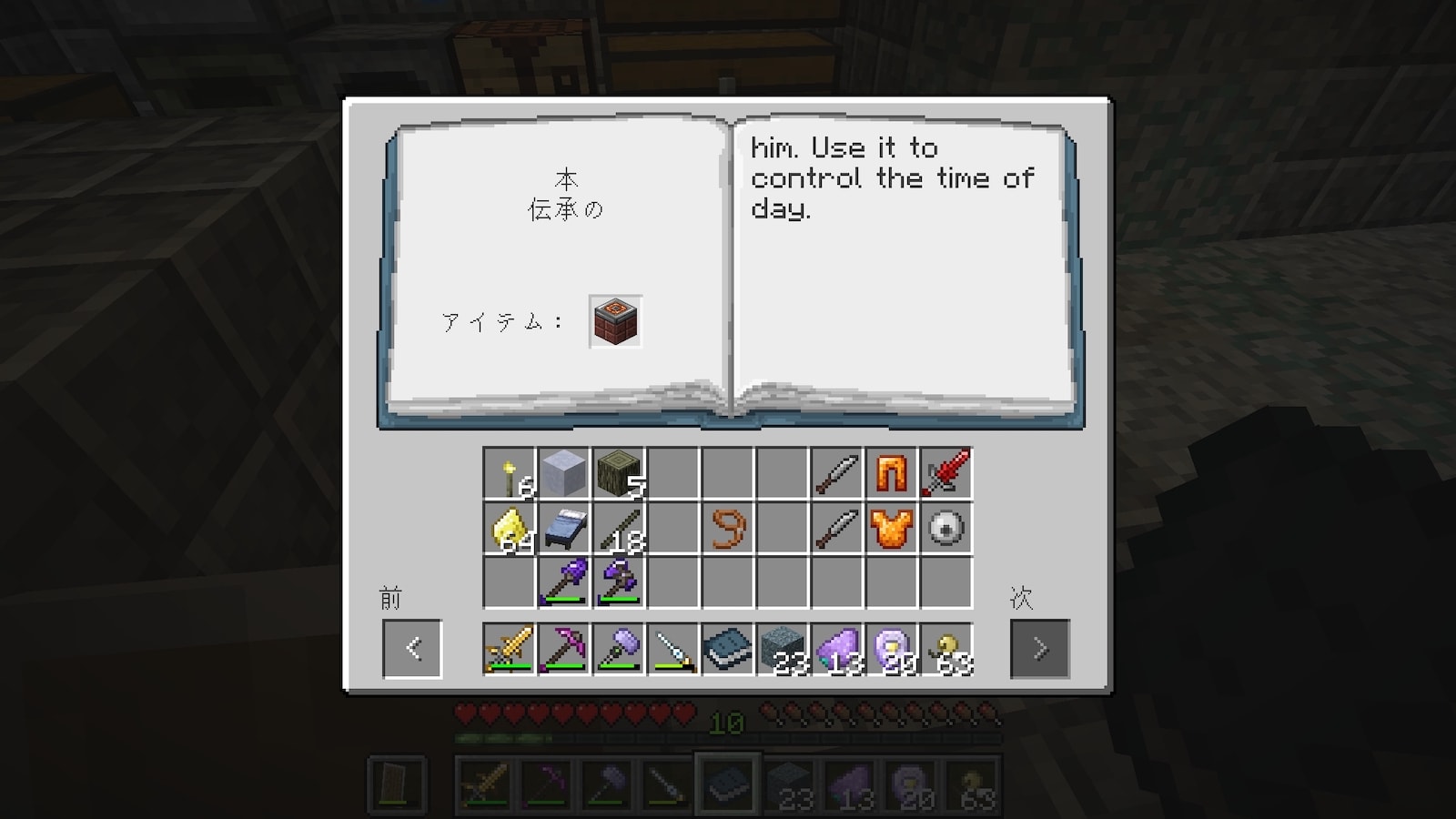
Task: Select the purple axe slot
Action: [618, 582]
